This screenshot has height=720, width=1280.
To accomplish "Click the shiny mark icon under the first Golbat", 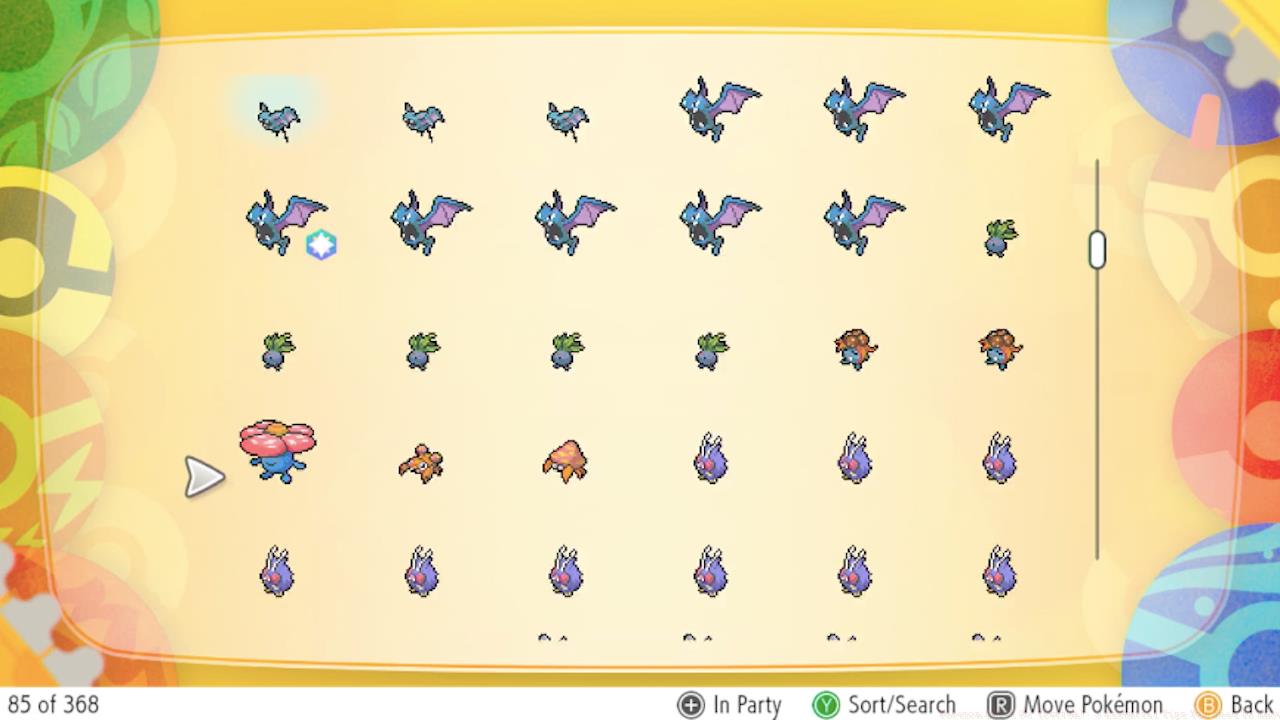I will pyautogui.click(x=322, y=245).
